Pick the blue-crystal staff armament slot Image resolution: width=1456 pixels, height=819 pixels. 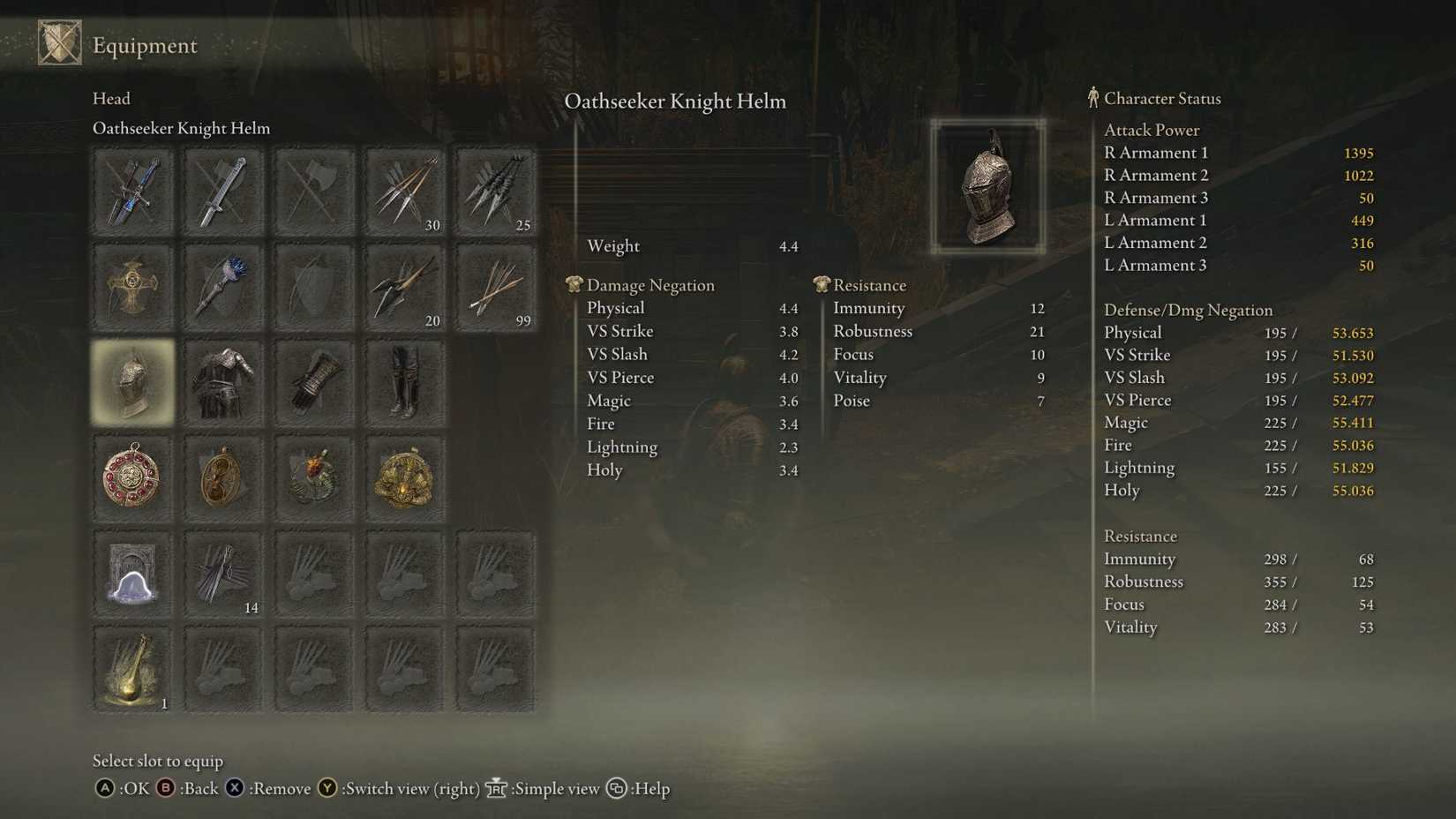223,287
